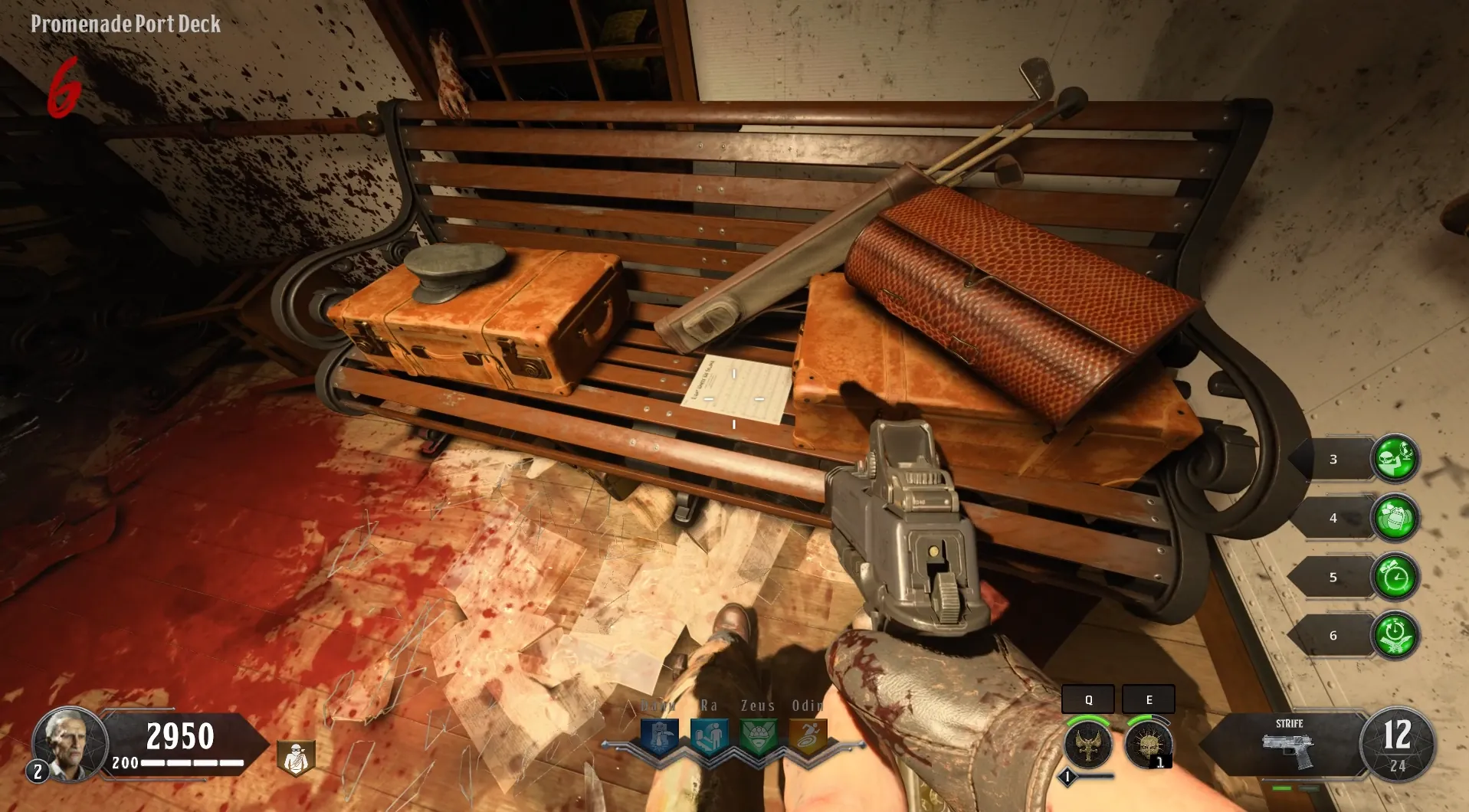Select the Danu perk icon
The height and width of the screenshot is (812, 1469).
659,738
